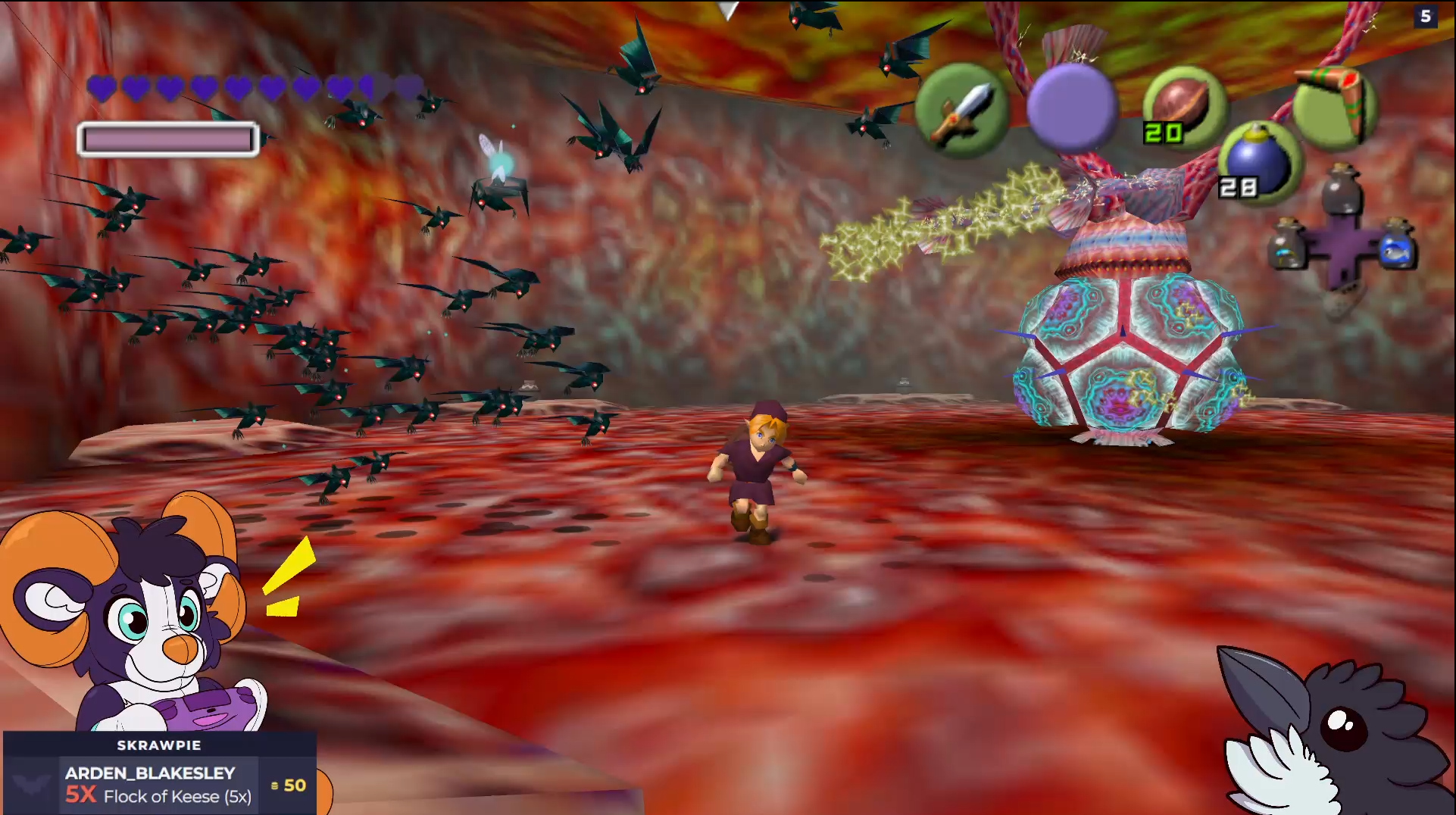
Task: Click the empty purple action button
Action: (x=1072, y=108)
